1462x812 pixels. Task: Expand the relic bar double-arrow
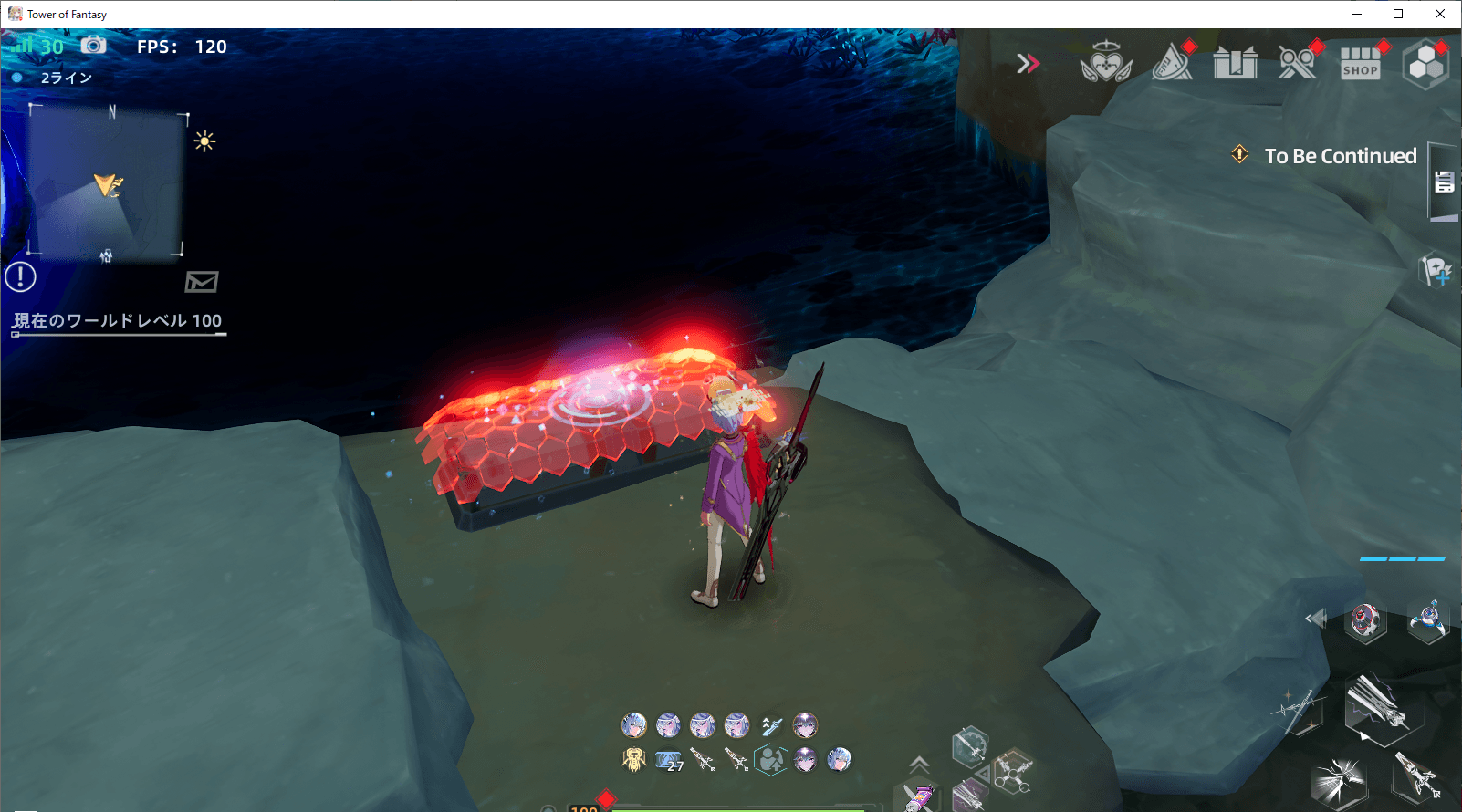click(1315, 619)
